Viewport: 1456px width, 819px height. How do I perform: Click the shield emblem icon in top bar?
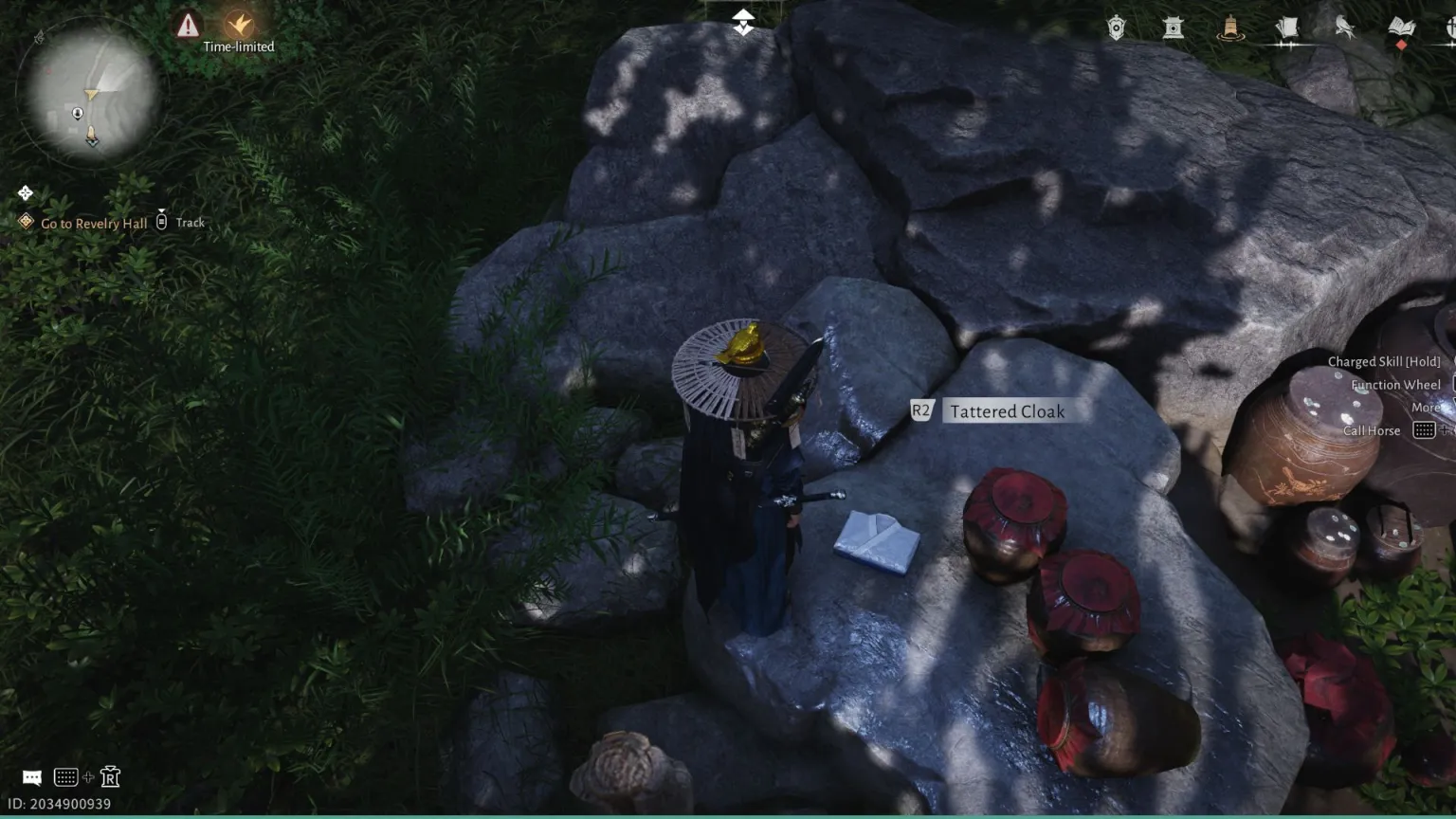[1117, 27]
